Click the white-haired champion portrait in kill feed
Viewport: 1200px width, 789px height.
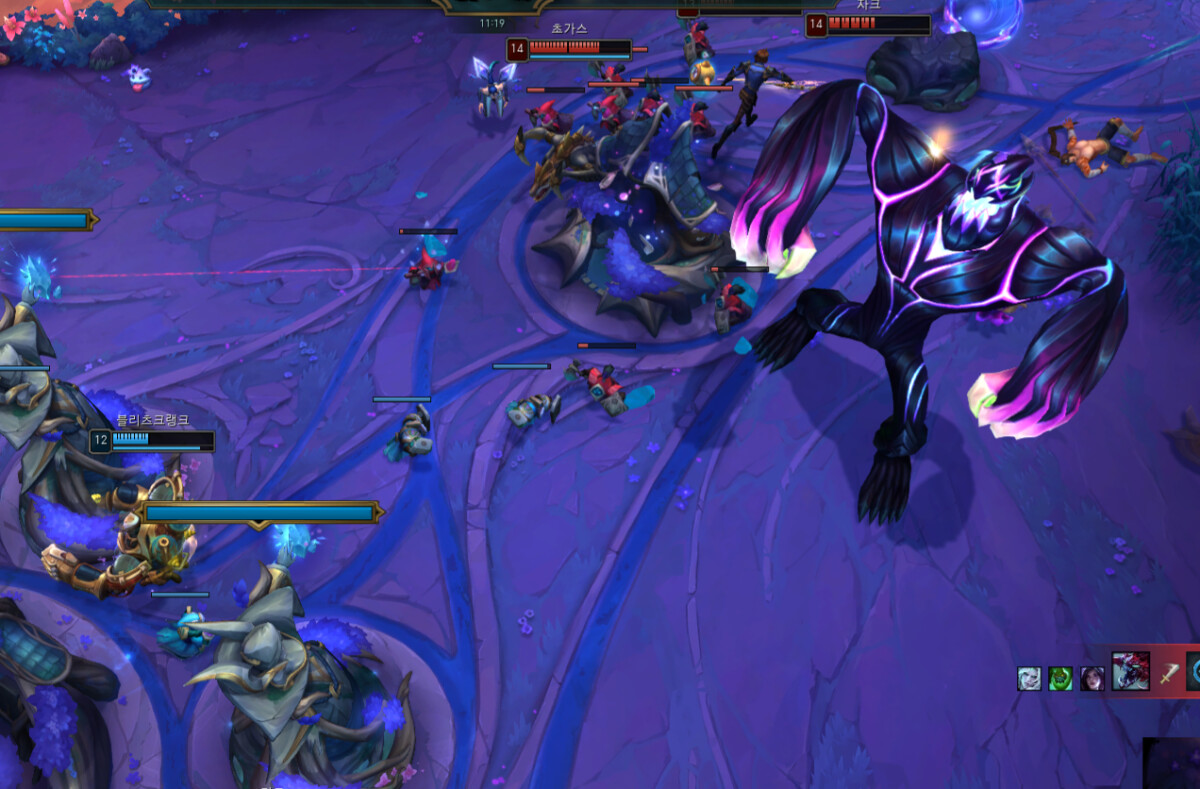pyautogui.click(x=1029, y=678)
